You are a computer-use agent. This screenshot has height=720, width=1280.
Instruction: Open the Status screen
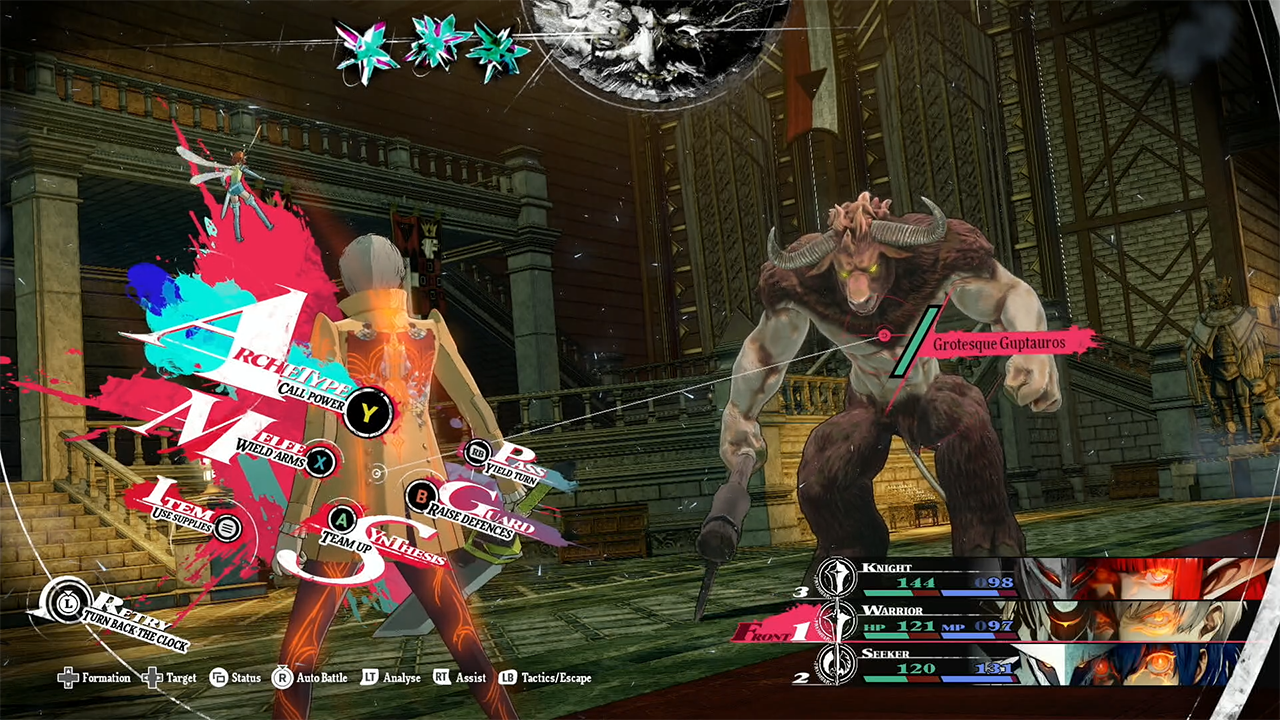(x=235, y=678)
